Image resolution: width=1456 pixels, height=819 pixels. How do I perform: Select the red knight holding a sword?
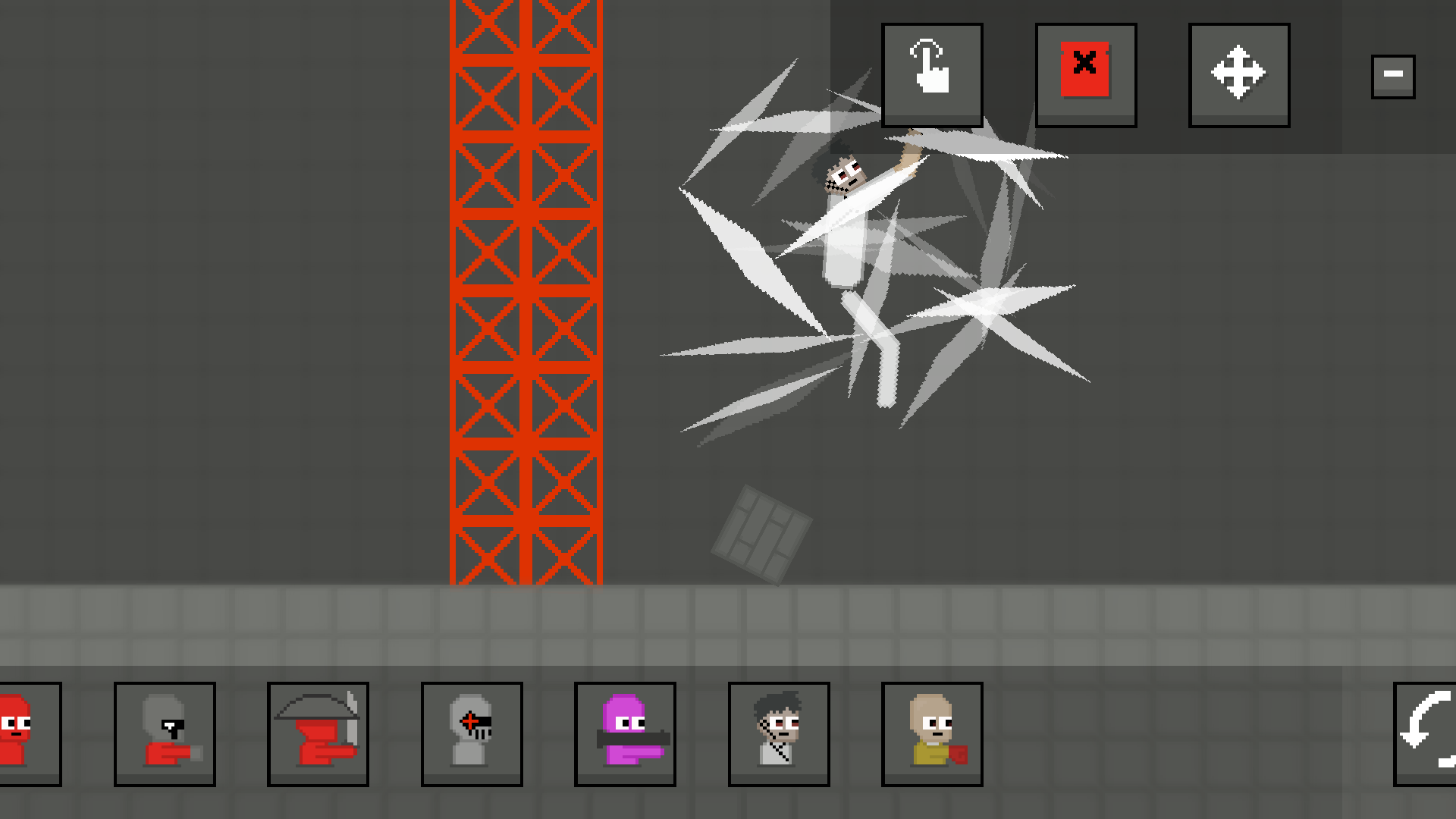click(318, 732)
